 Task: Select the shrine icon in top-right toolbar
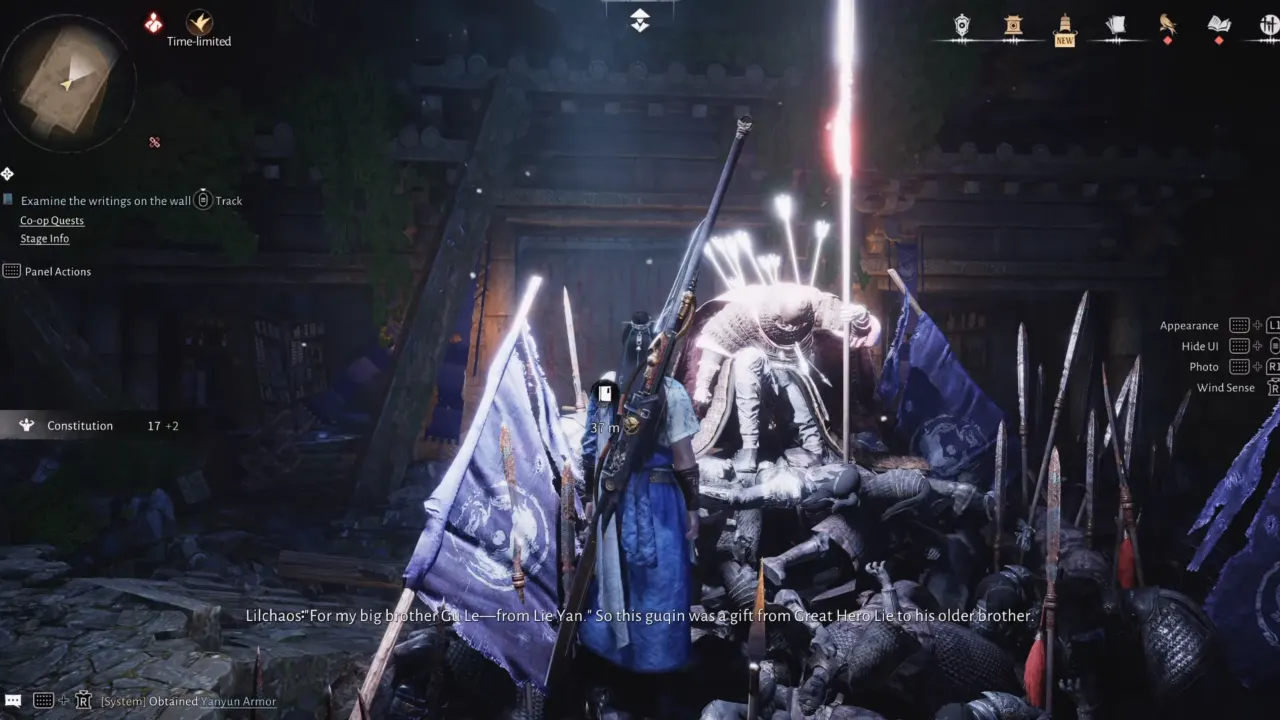pos(1013,25)
